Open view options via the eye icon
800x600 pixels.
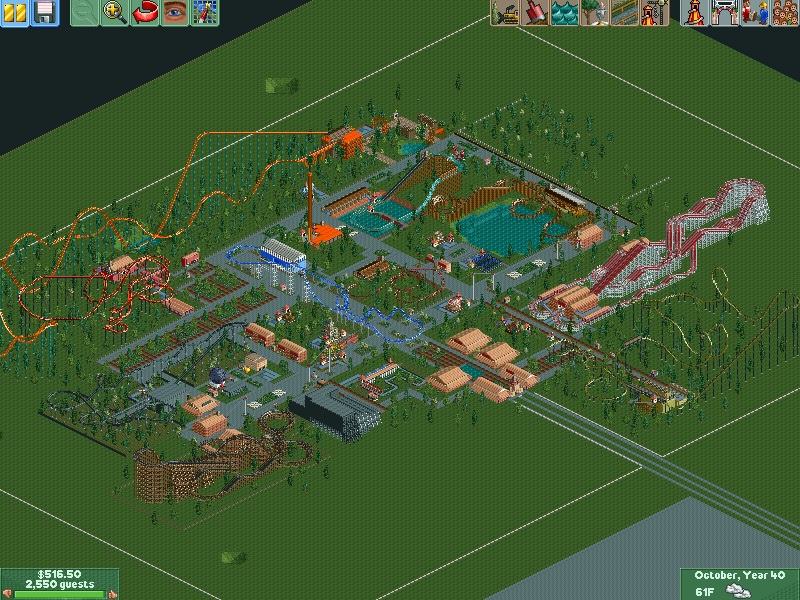(175, 13)
